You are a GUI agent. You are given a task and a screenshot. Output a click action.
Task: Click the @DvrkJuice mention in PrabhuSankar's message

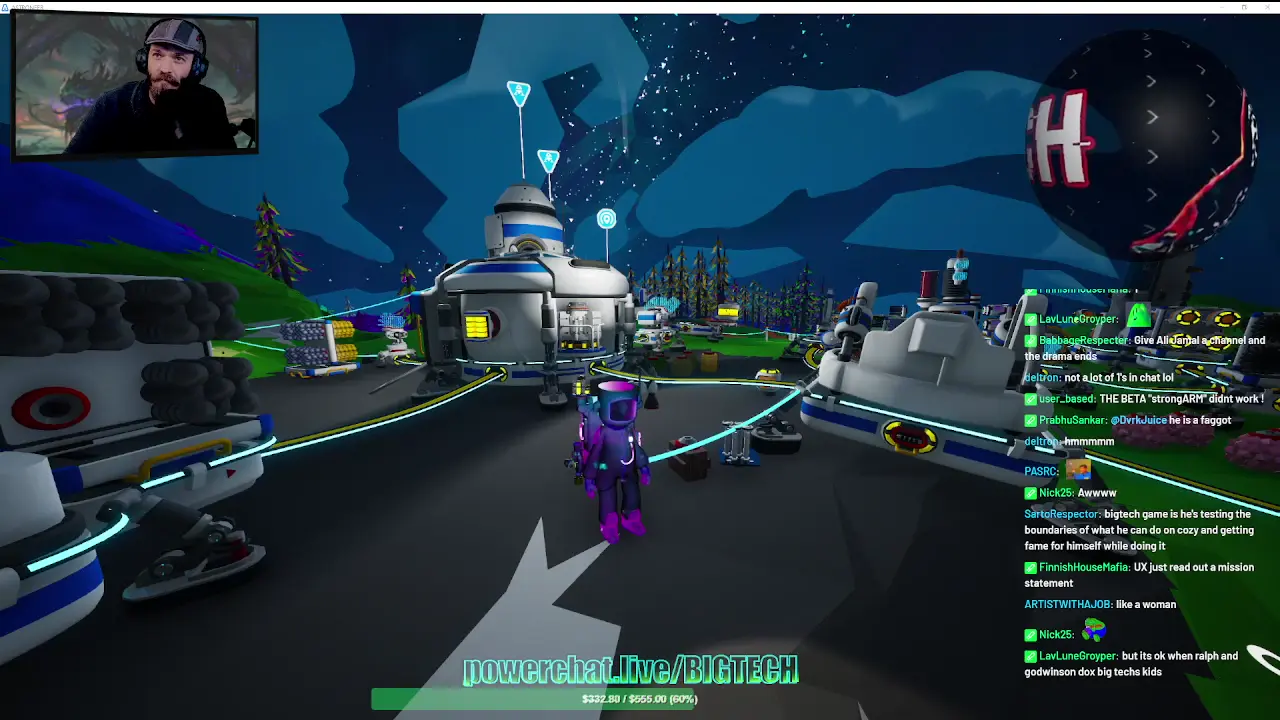pos(1138,420)
